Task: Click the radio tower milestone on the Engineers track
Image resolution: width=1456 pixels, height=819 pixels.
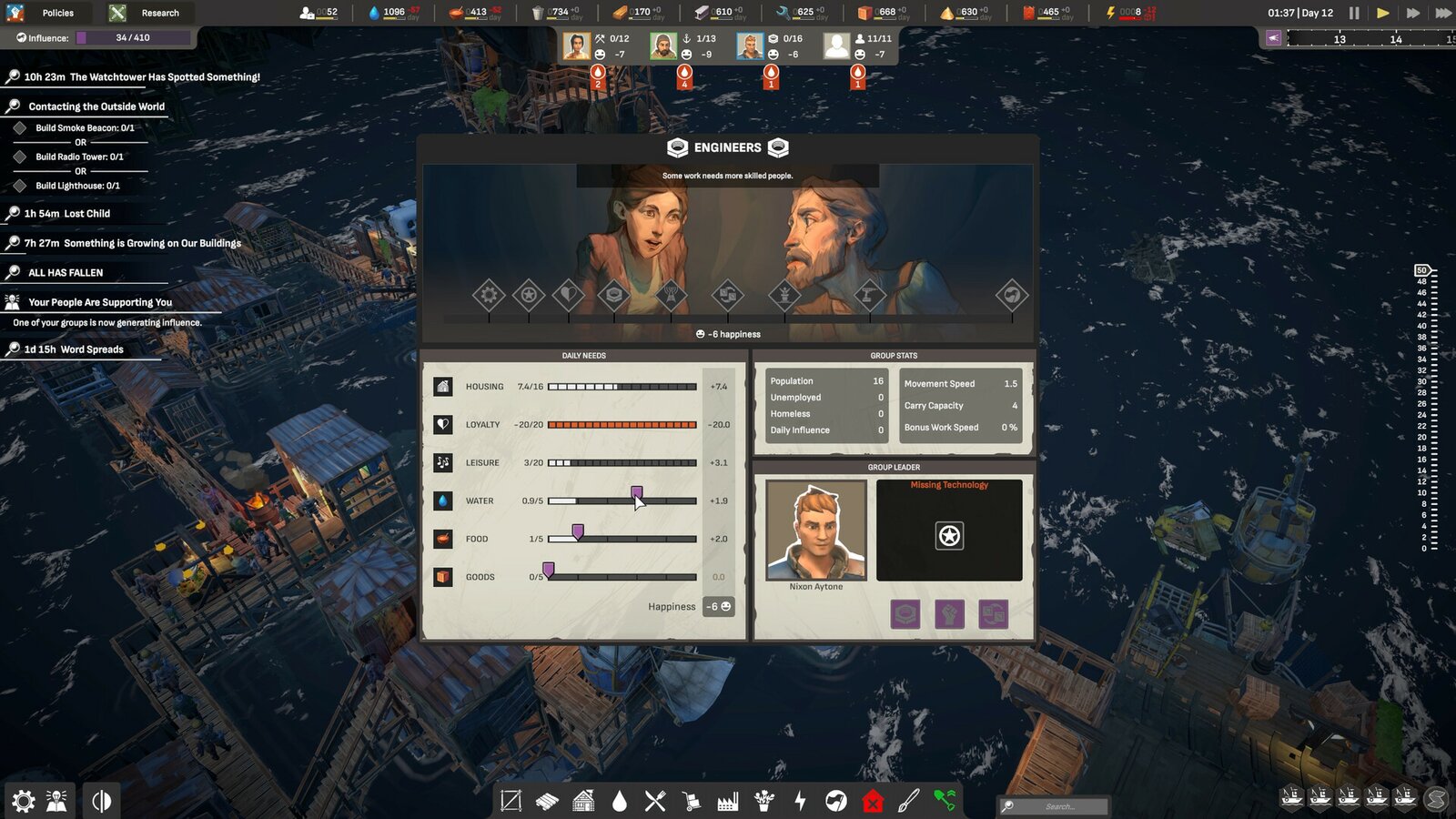Action: pyautogui.click(x=672, y=295)
